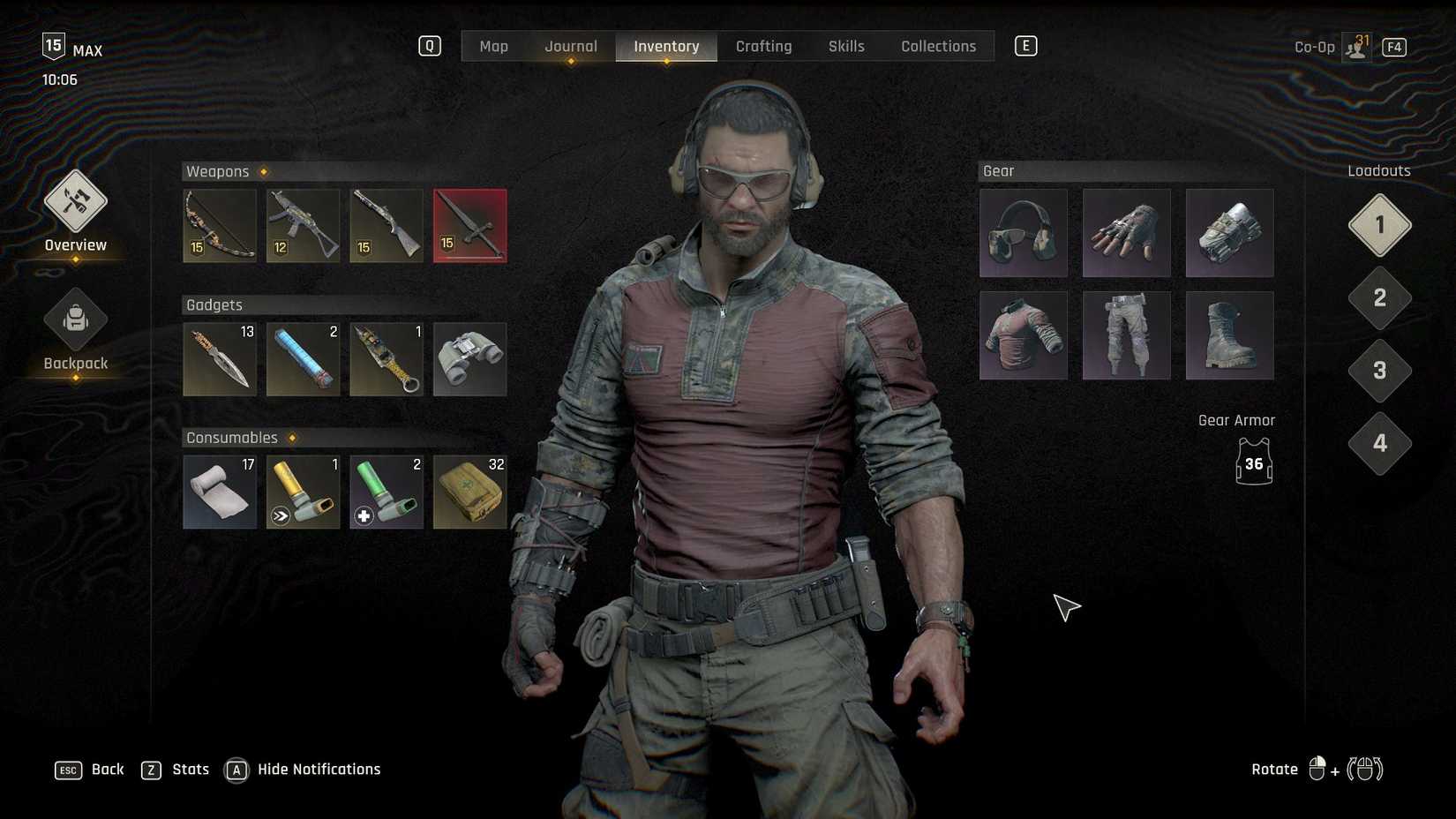Select the gloves gear slot
Image resolution: width=1456 pixels, height=819 pixels.
coord(1126,232)
